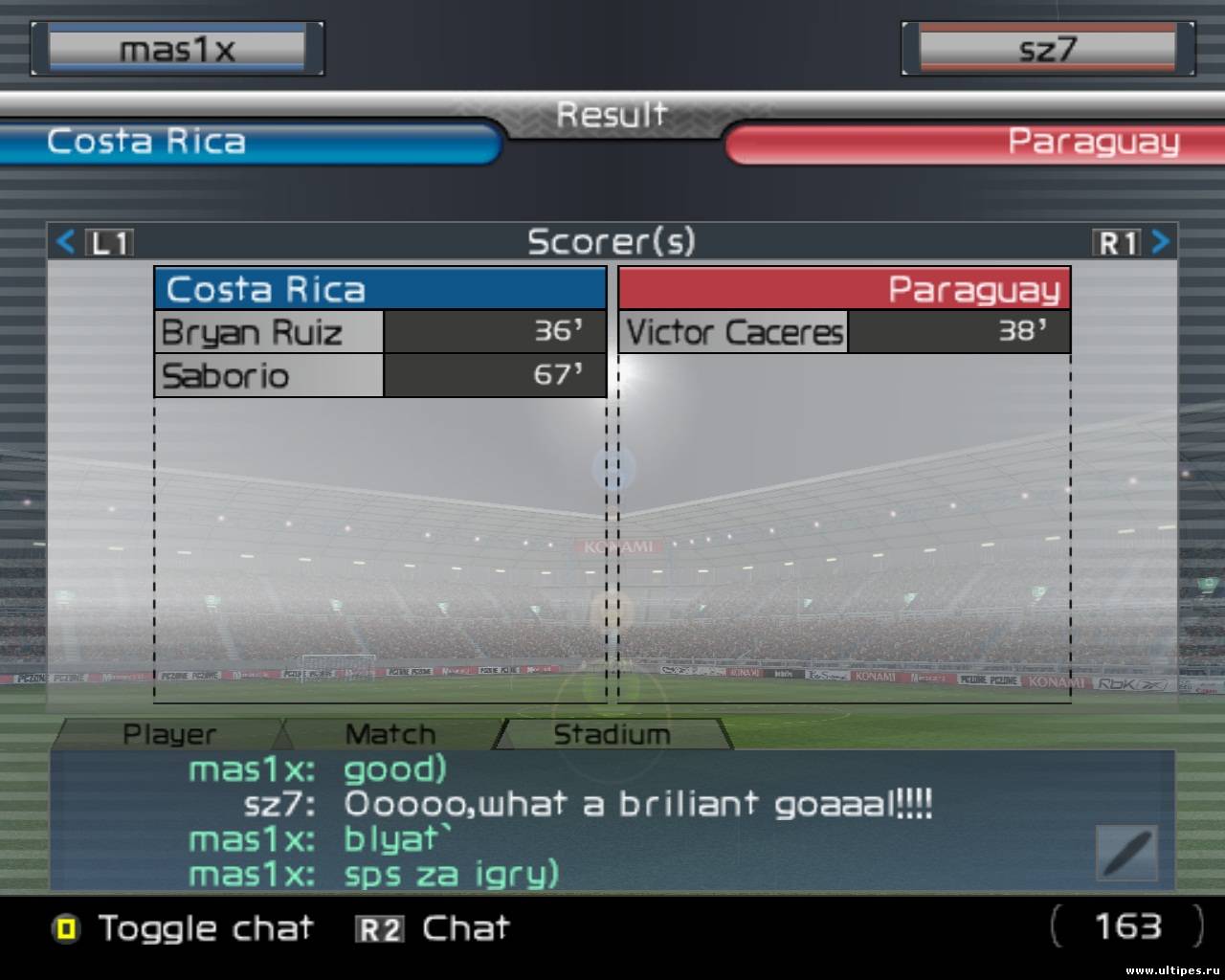Click the blue left arrow beside Scorer(s)
Viewport: 1225px width, 980px height.
point(65,241)
